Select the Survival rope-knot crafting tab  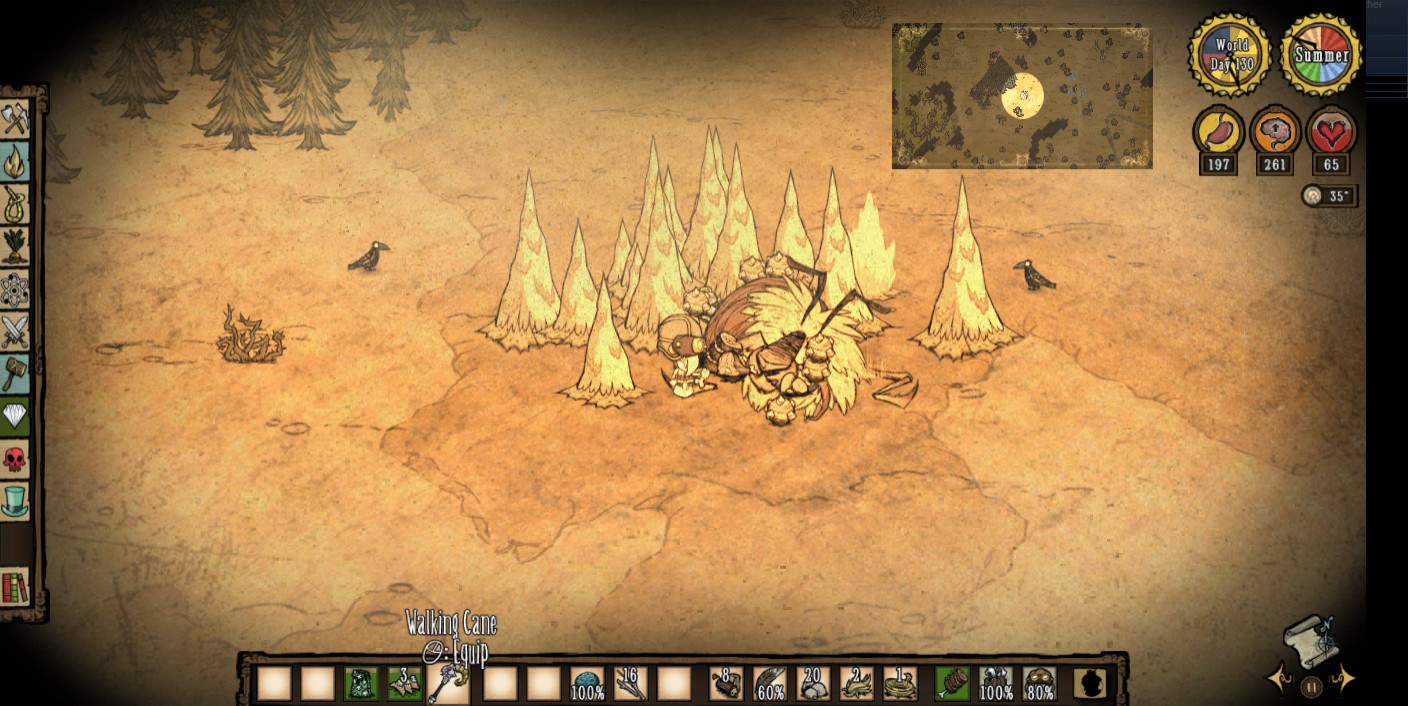[x=15, y=205]
